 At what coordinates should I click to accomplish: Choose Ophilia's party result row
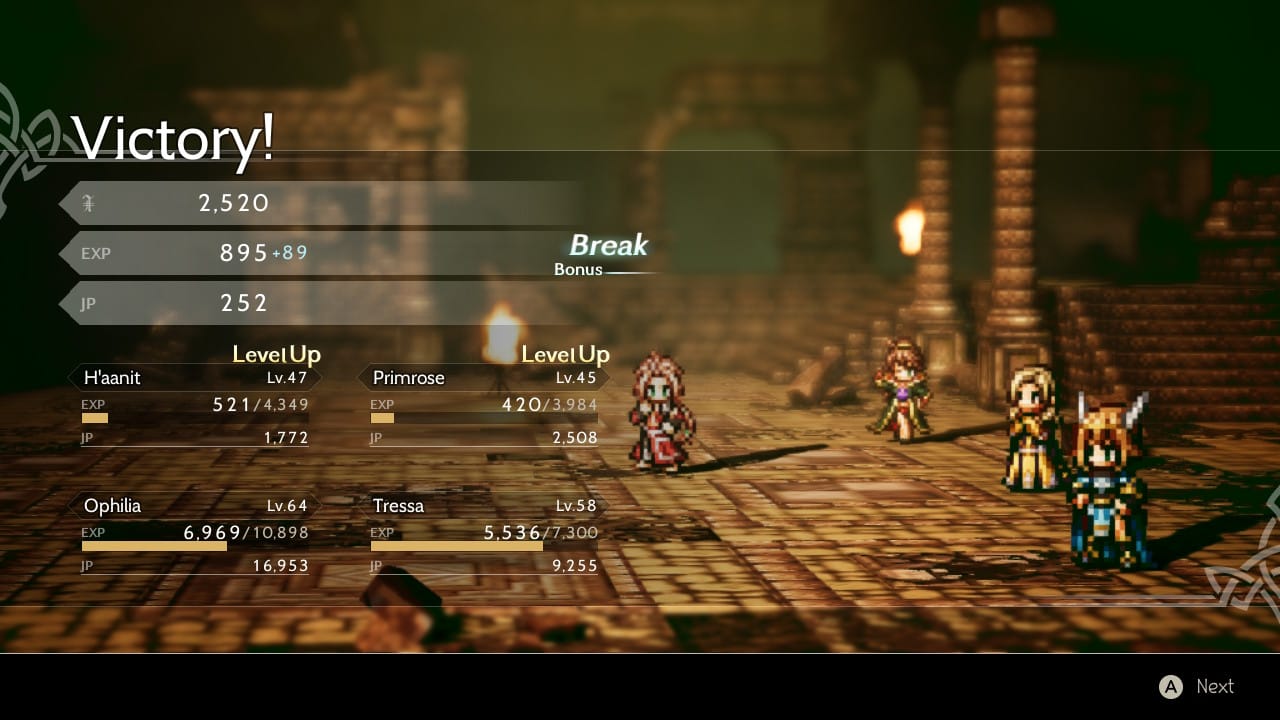(195, 506)
